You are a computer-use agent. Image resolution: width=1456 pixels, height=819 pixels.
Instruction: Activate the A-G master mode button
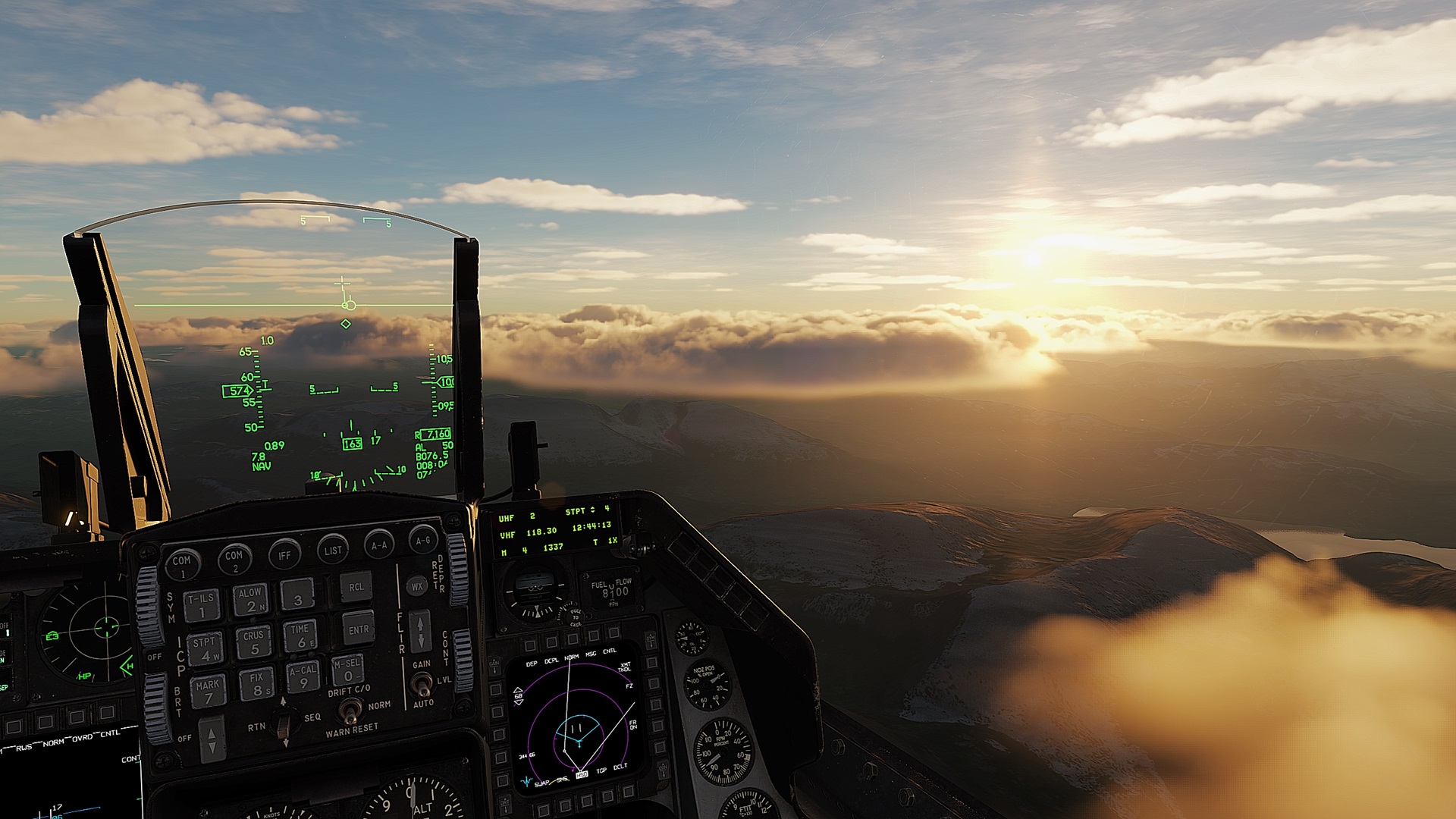coord(423,539)
